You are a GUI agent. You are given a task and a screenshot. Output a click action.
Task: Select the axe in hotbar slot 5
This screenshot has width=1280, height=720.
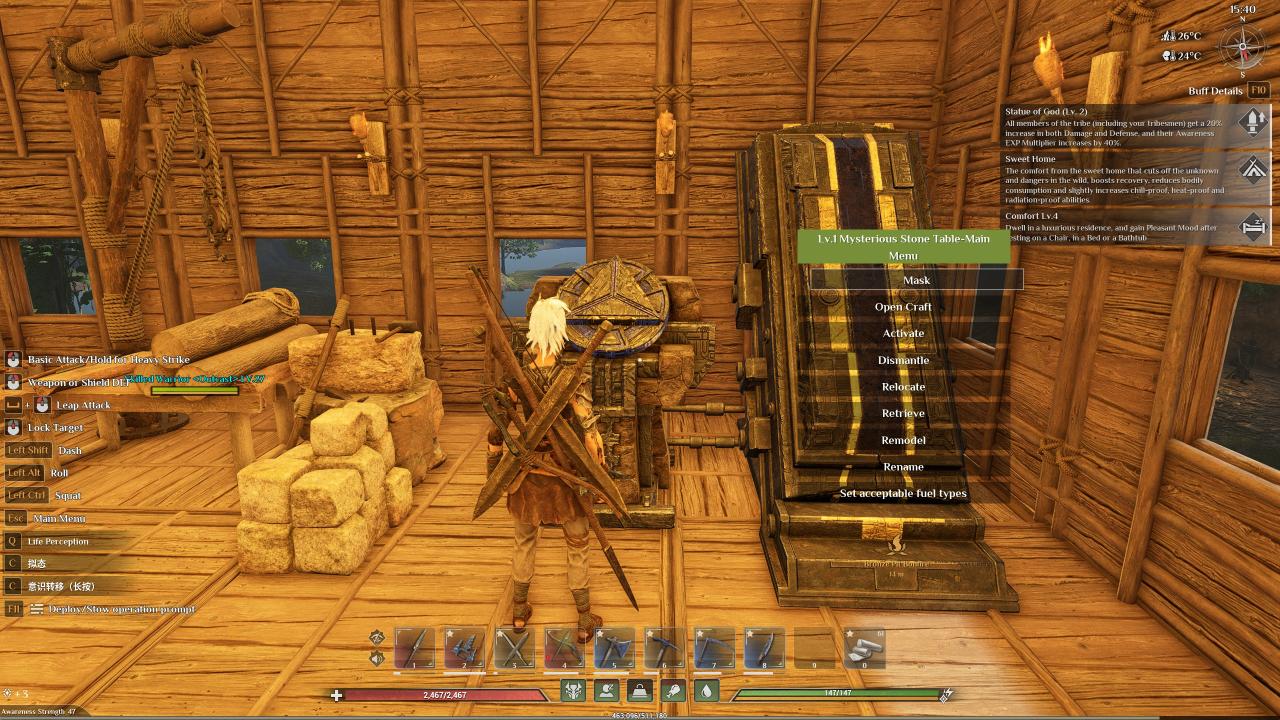click(614, 648)
